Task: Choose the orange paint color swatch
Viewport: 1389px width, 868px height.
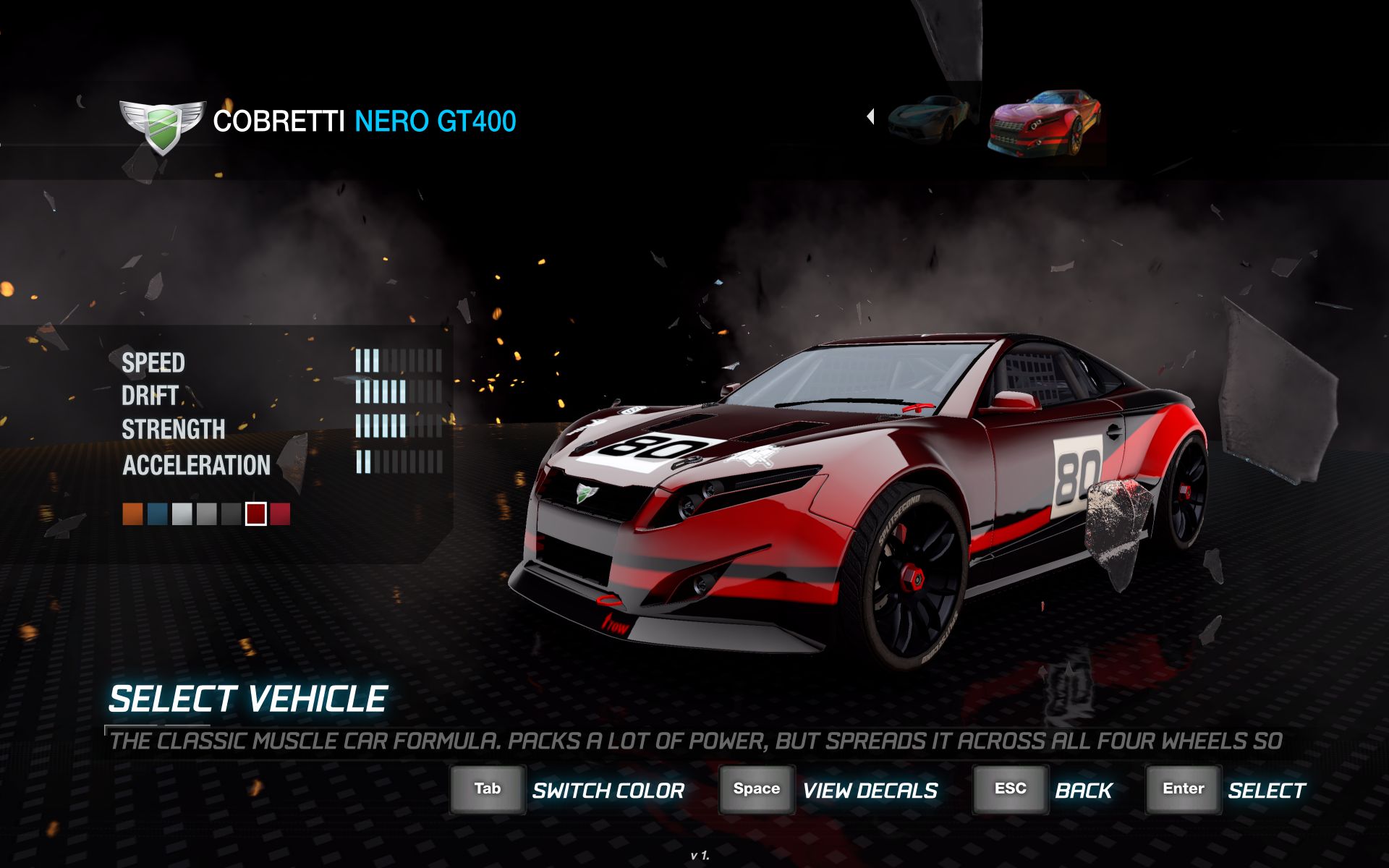Action: pyautogui.click(x=133, y=514)
